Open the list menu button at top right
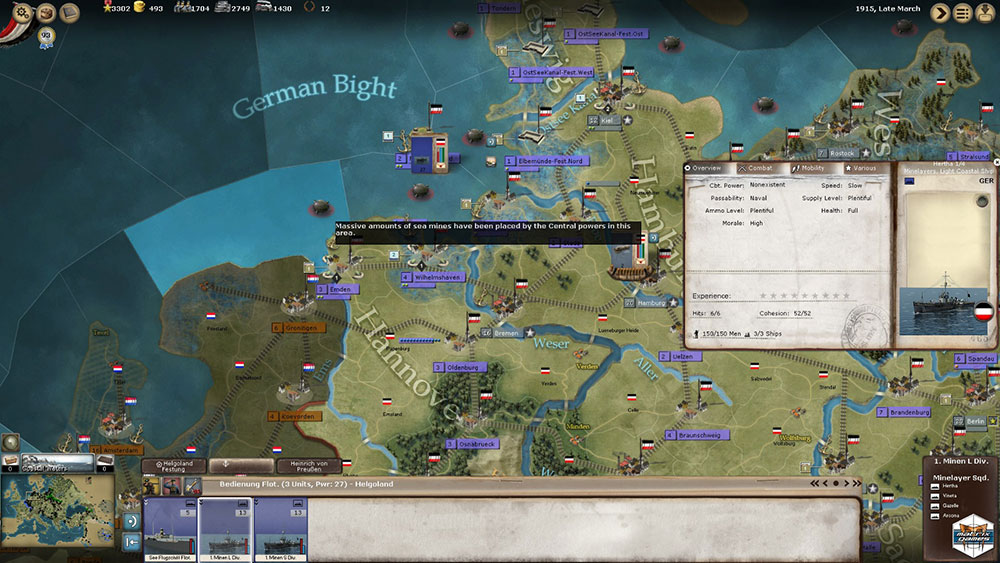The width and height of the screenshot is (1000, 563). pyautogui.click(x=963, y=13)
